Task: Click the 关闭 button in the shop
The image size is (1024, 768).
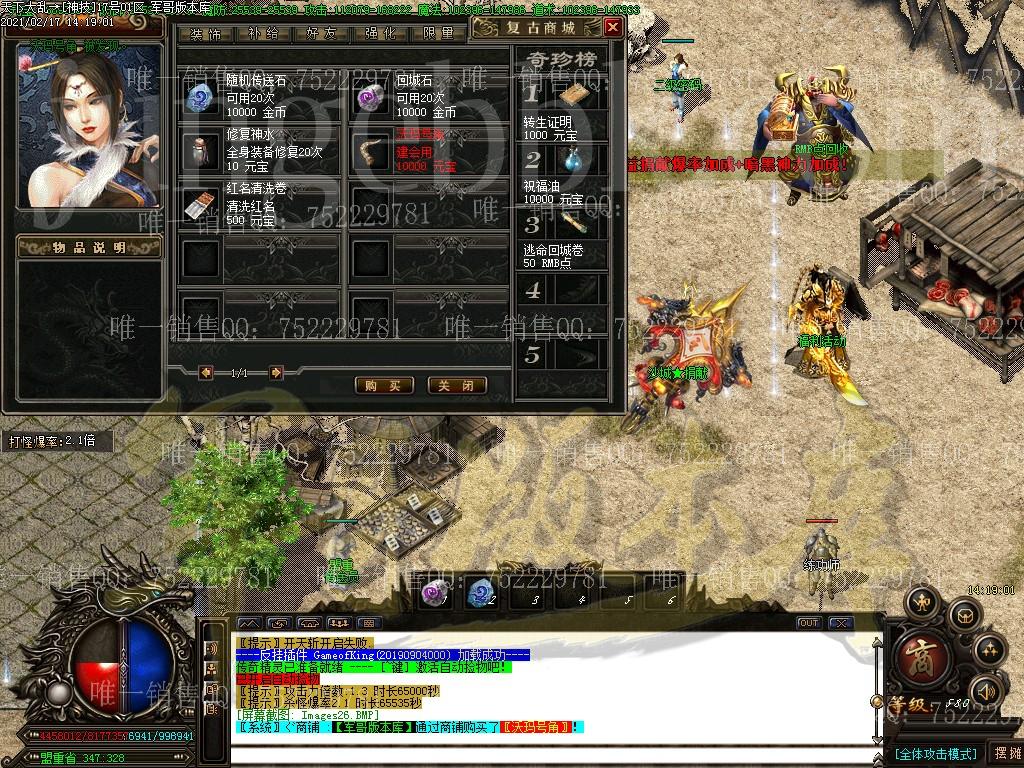Action: 456,385
